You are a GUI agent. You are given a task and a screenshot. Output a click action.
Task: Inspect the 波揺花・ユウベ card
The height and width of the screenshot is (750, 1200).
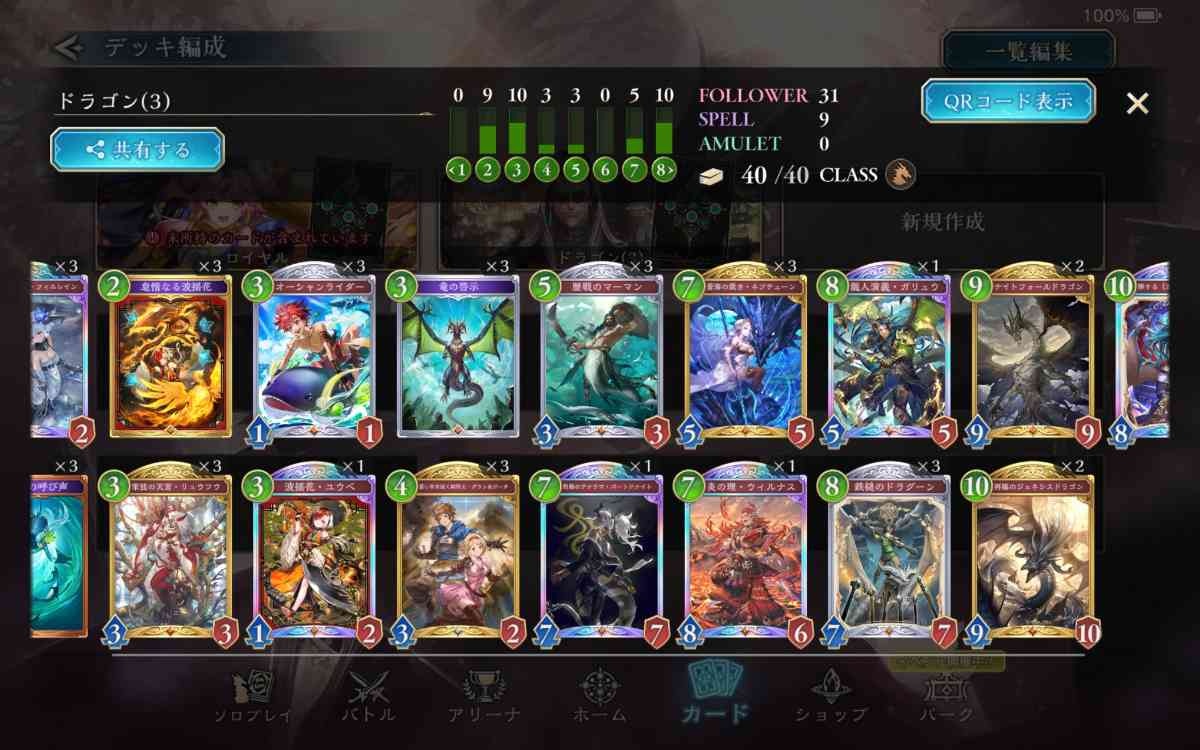[x=314, y=556]
